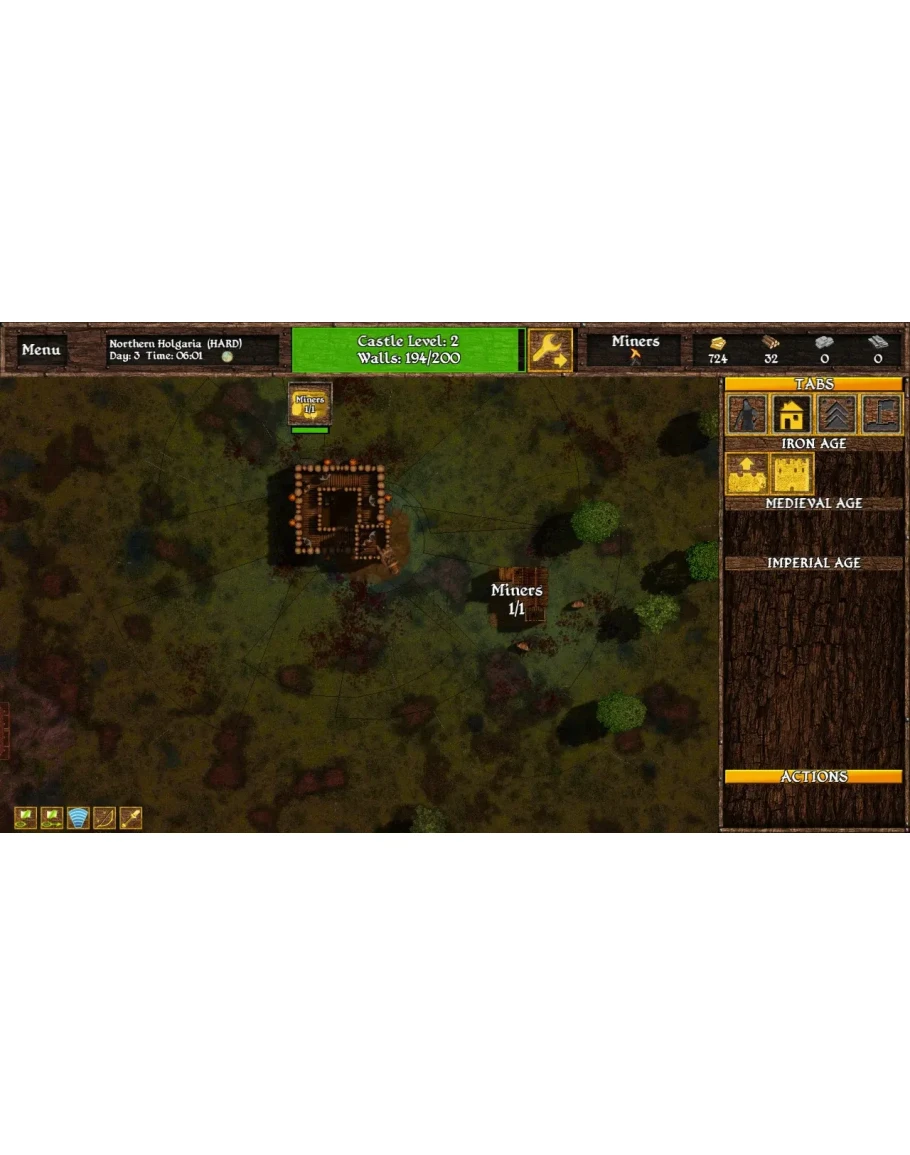Open the flag on wall tab
Screen dimensions: 910x1155
click(x=882, y=414)
